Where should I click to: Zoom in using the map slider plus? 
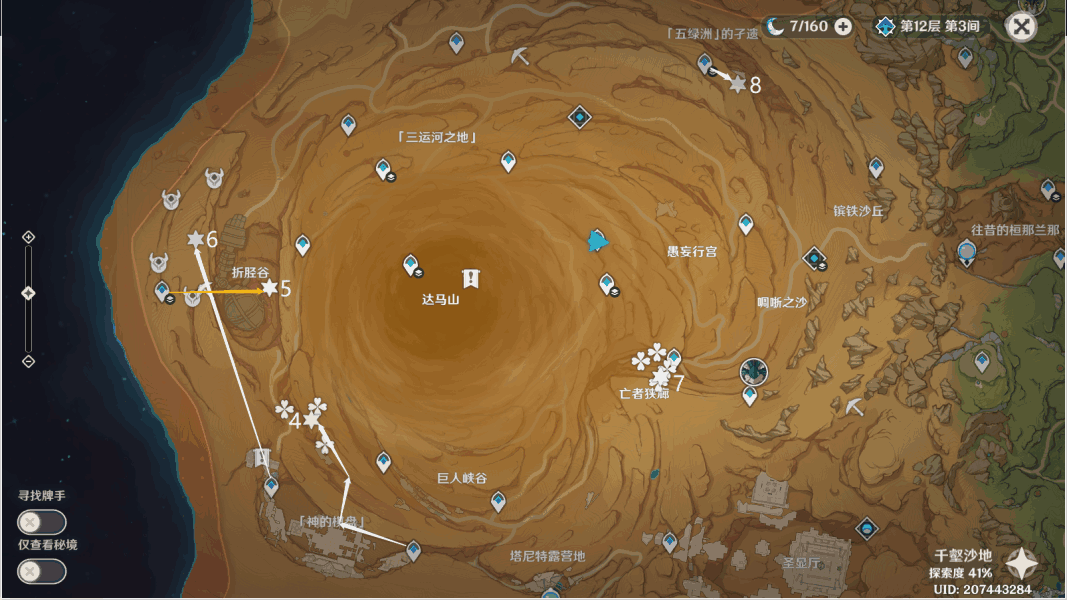[28, 237]
